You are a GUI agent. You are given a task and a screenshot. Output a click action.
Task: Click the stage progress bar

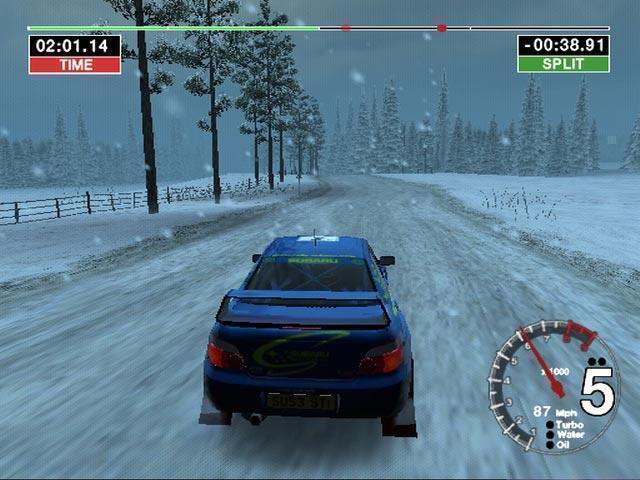(x=318, y=28)
